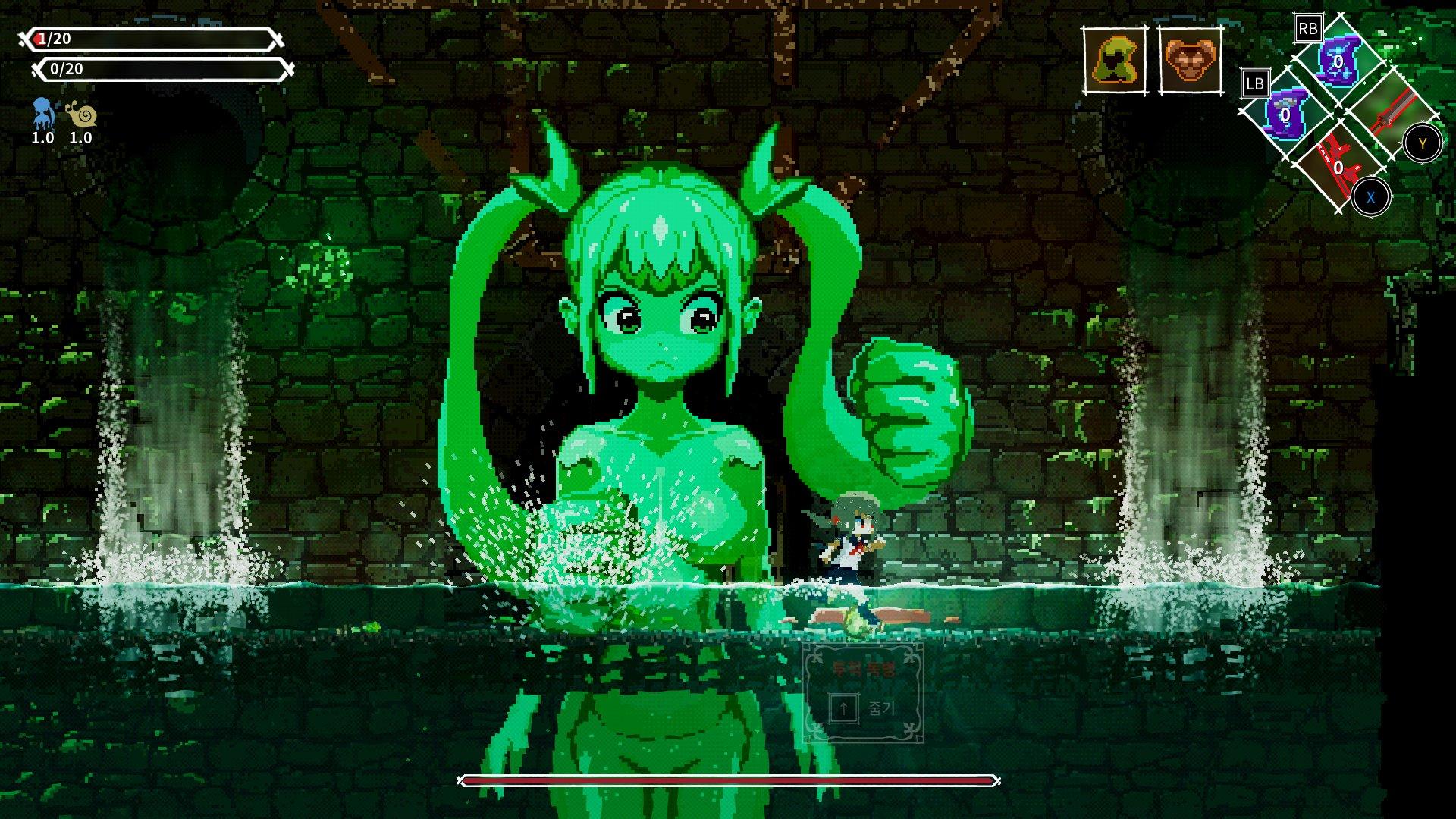Expand the LB label beside the scroll slot
Image resolution: width=1456 pixels, height=819 pixels.
point(1257,83)
